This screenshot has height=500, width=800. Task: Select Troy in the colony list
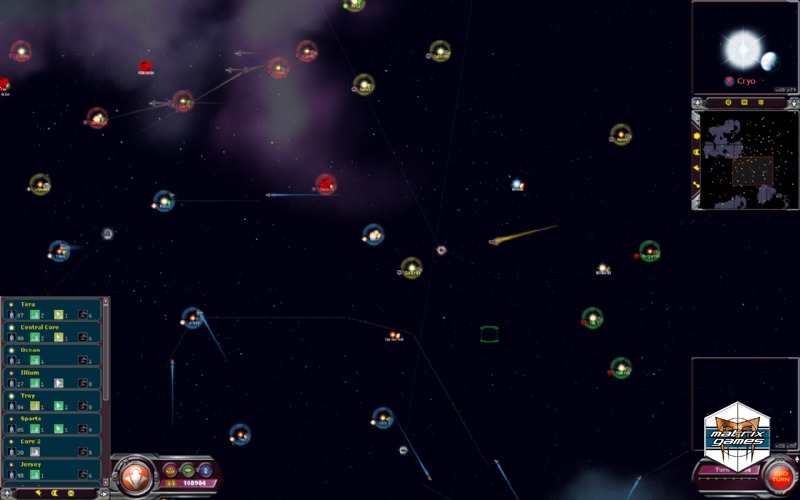tap(52, 401)
